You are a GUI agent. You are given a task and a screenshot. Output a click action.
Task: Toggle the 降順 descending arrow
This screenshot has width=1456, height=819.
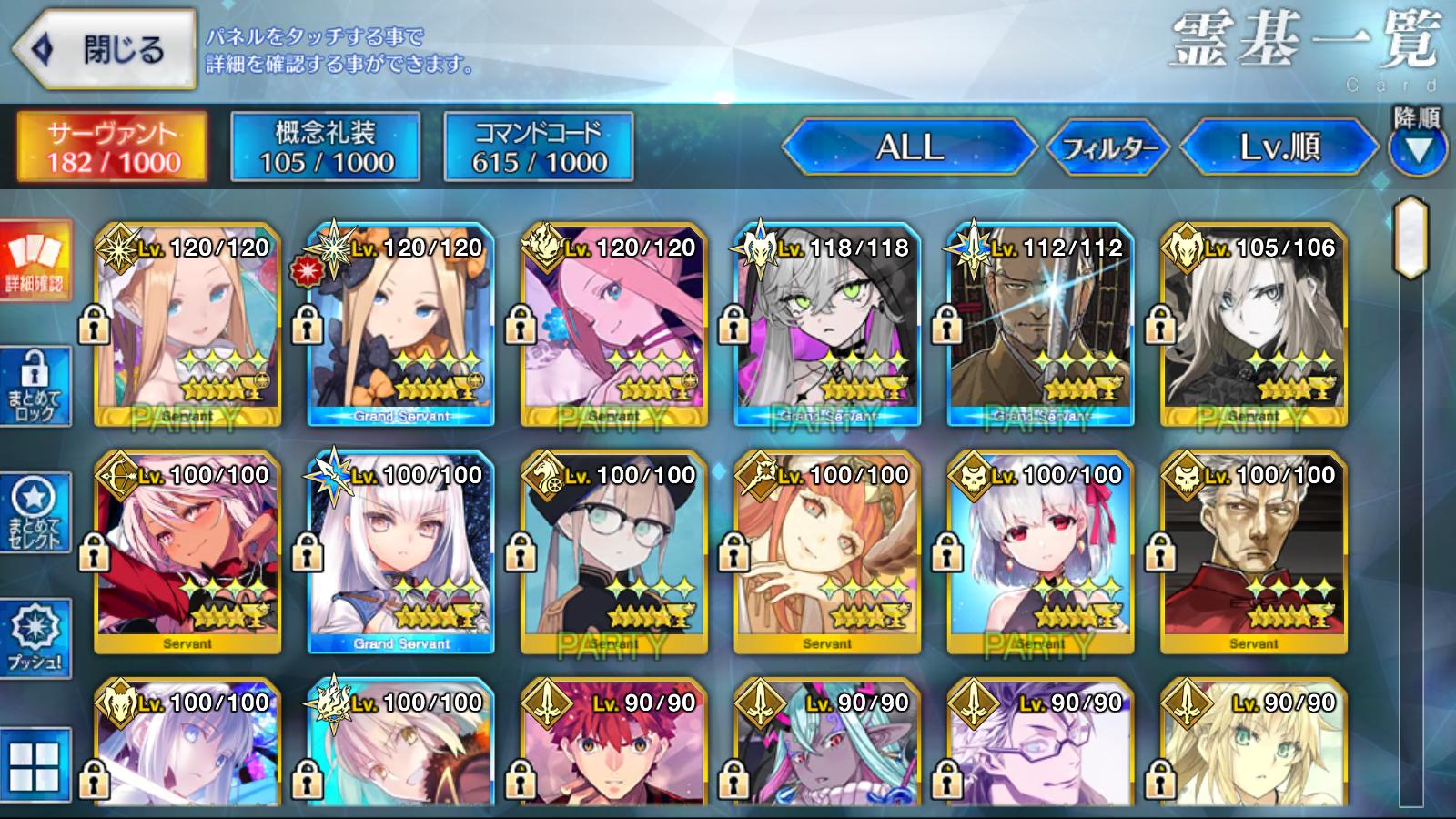(x=1417, y=147)
